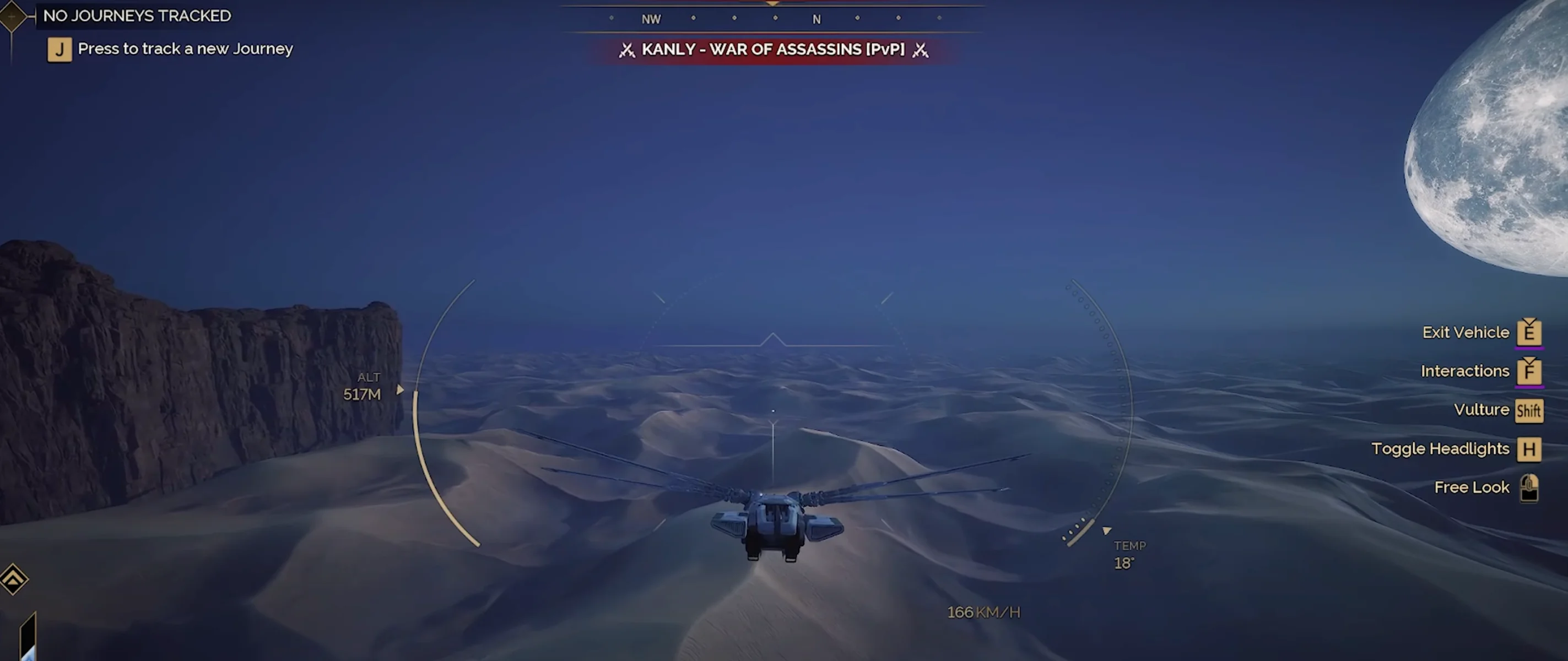This screenshot has width=1568, height=661.
Task: Open the KANLY - WAR OF ASSASSINS banner
Action: coord(773,50)
